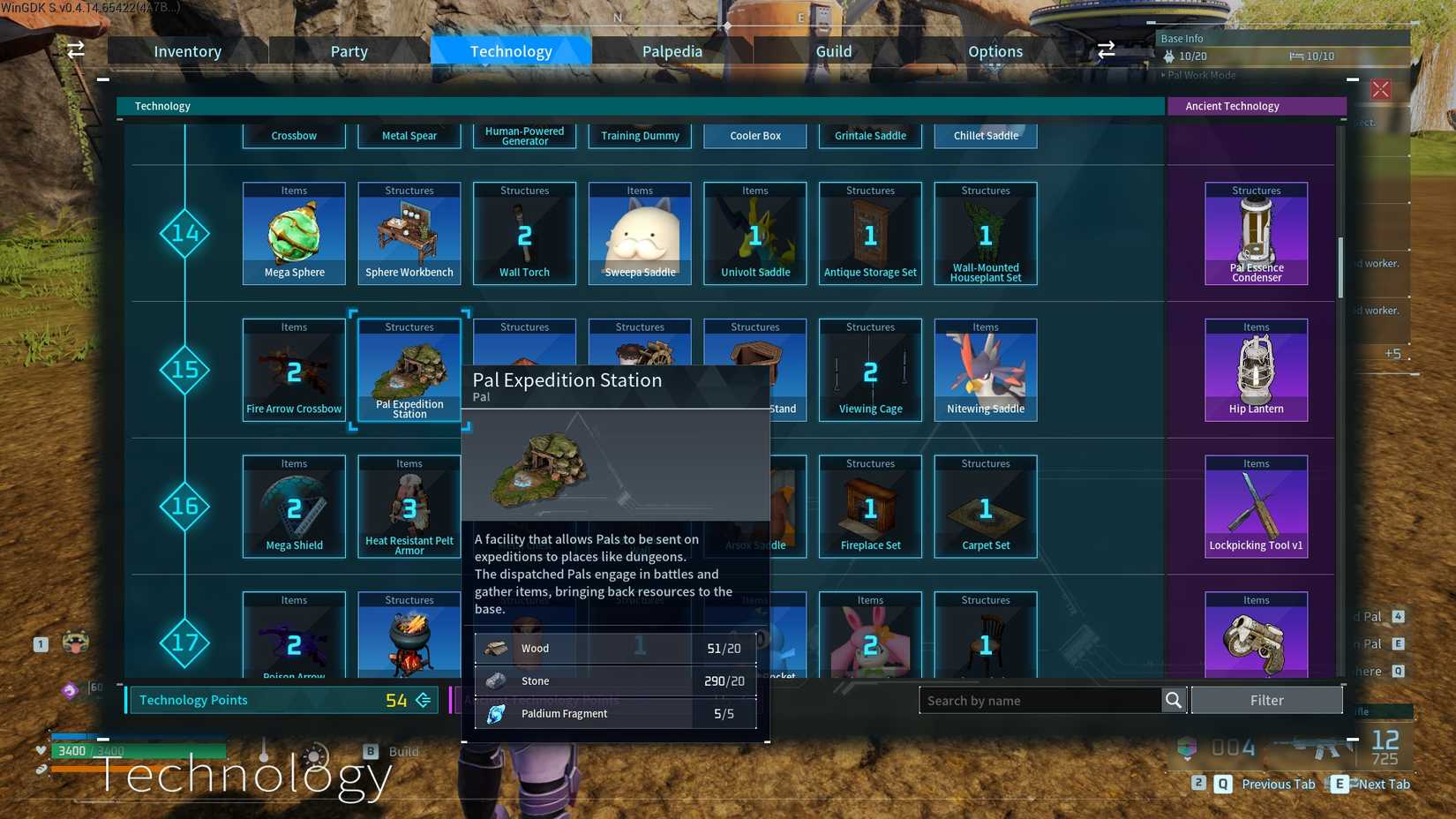1456x819 pixels.
Task: Unlock the Heat Resistant Pelt Armor
Action: coord(409,505)
